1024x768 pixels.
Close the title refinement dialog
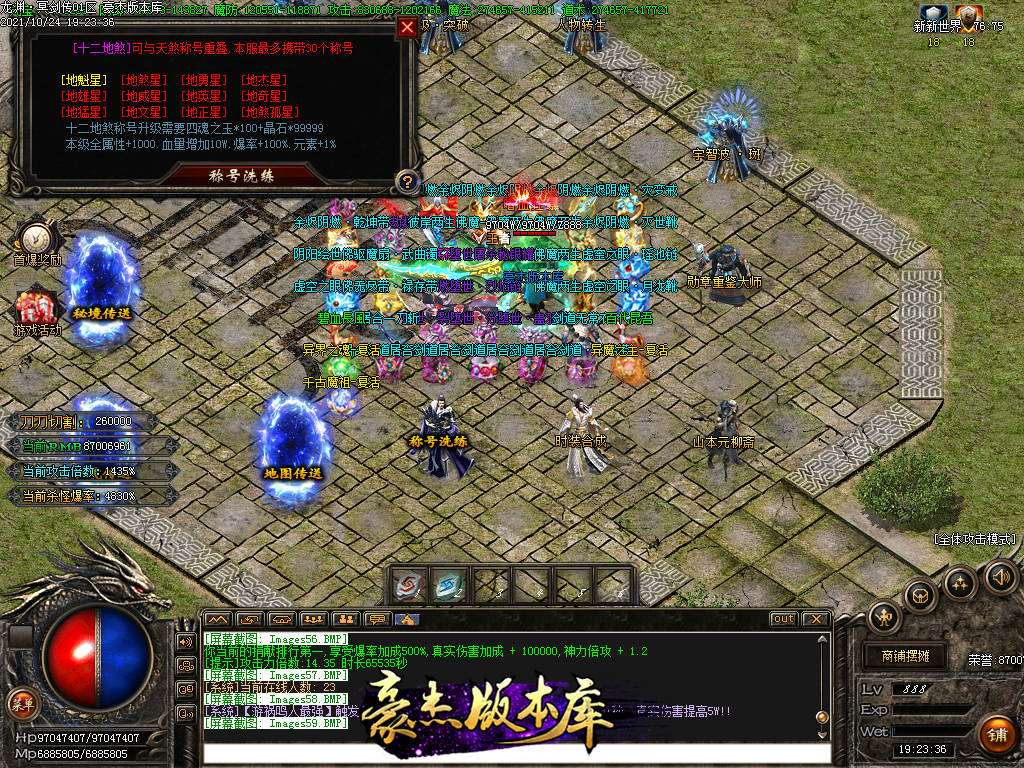[407, 28]
